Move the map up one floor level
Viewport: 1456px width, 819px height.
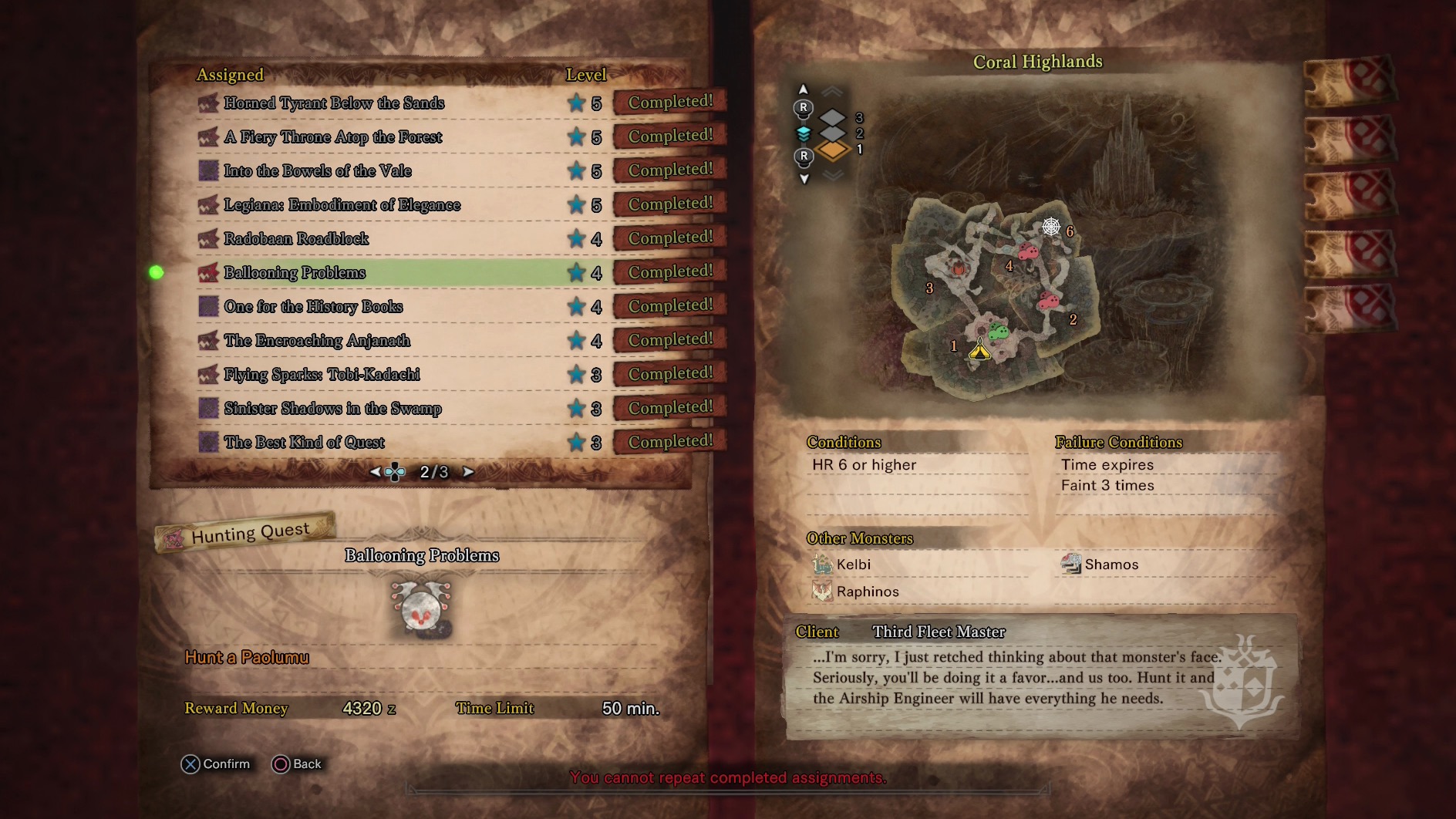click(804, 89)
